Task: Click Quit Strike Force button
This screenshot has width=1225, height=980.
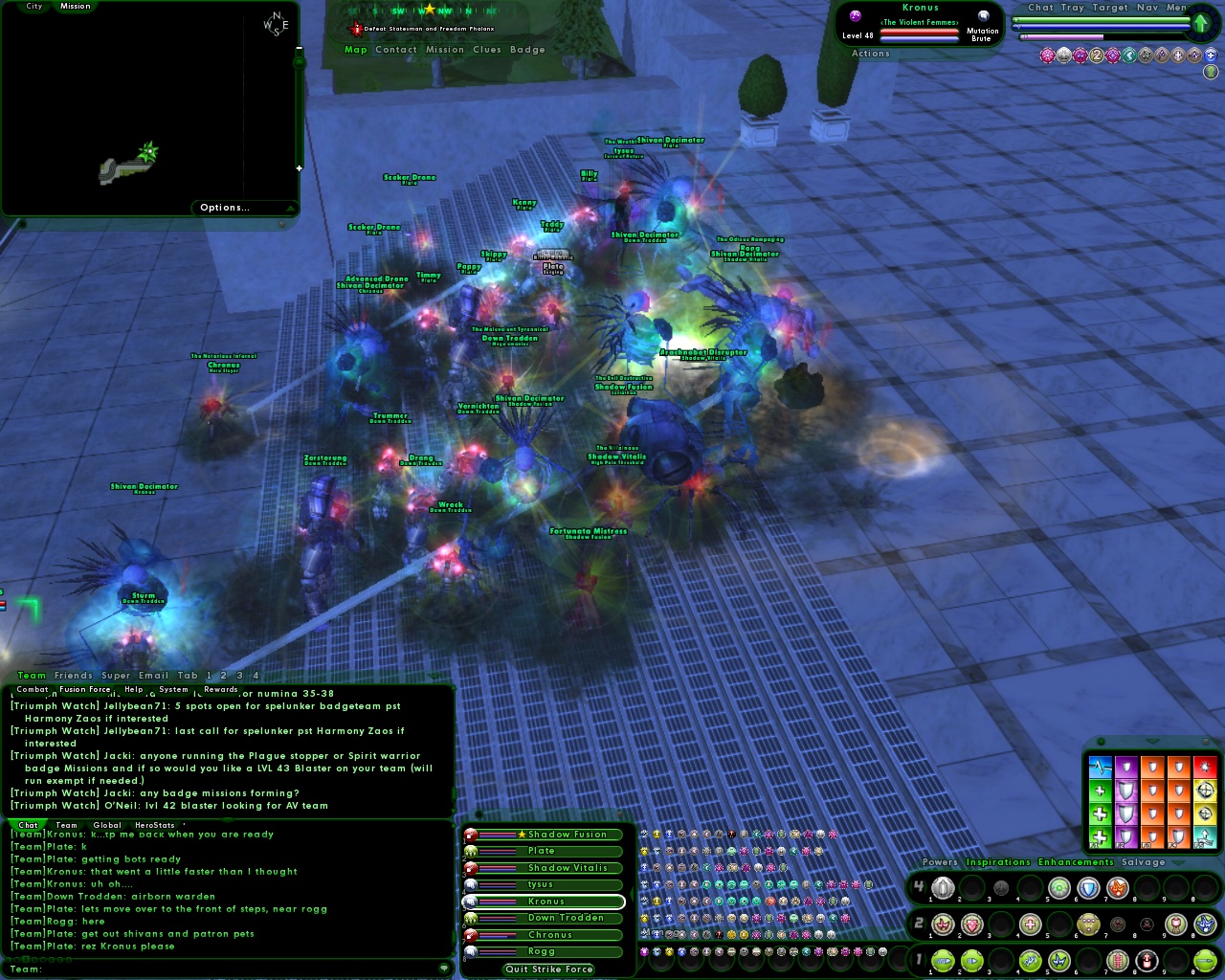Action: click(x=549, y=969)
